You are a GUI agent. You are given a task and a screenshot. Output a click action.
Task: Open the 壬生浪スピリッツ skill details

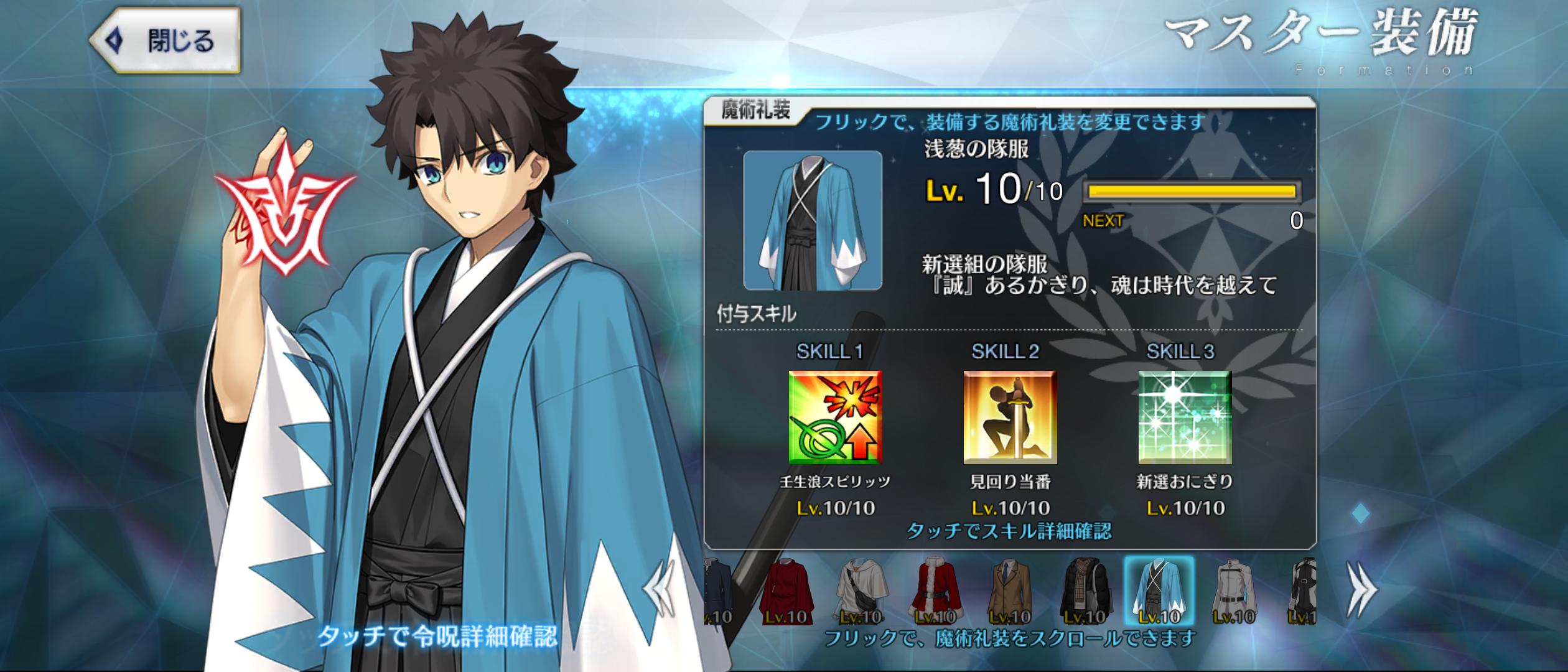(x=835, y=418)
